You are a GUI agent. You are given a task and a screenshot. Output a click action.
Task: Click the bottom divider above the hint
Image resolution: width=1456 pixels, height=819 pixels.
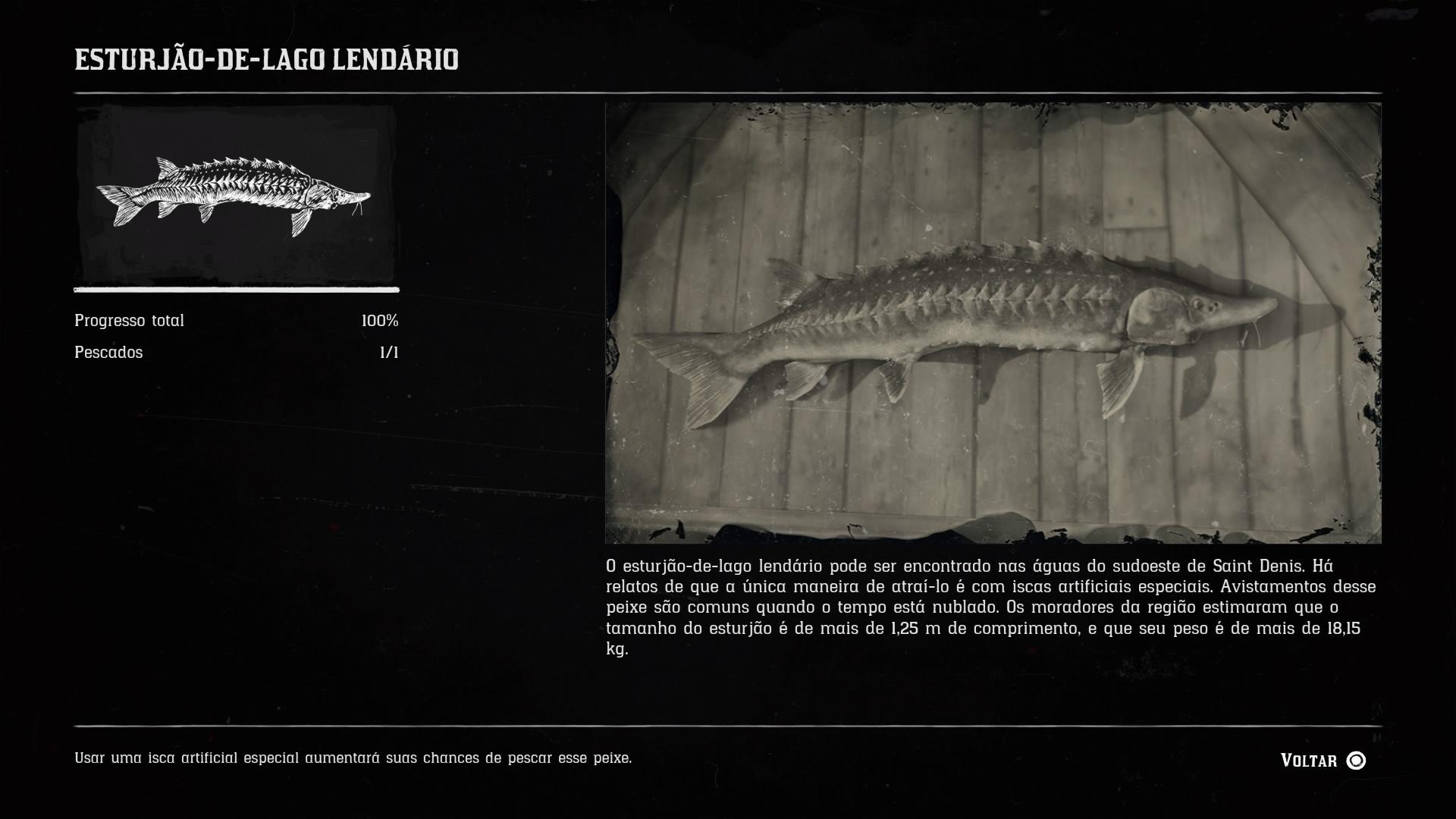point(728,723)
